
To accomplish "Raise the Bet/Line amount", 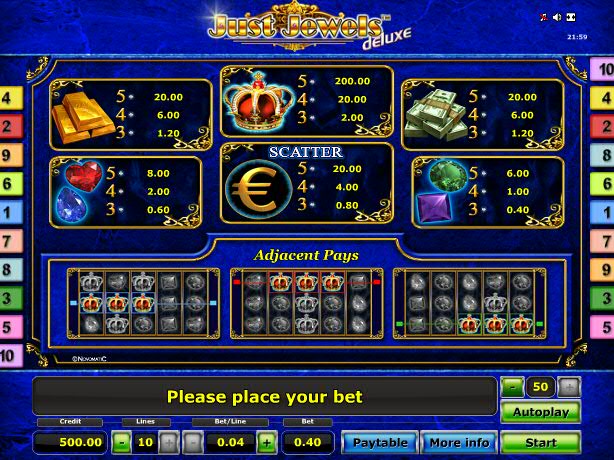I will click(266, 442).
